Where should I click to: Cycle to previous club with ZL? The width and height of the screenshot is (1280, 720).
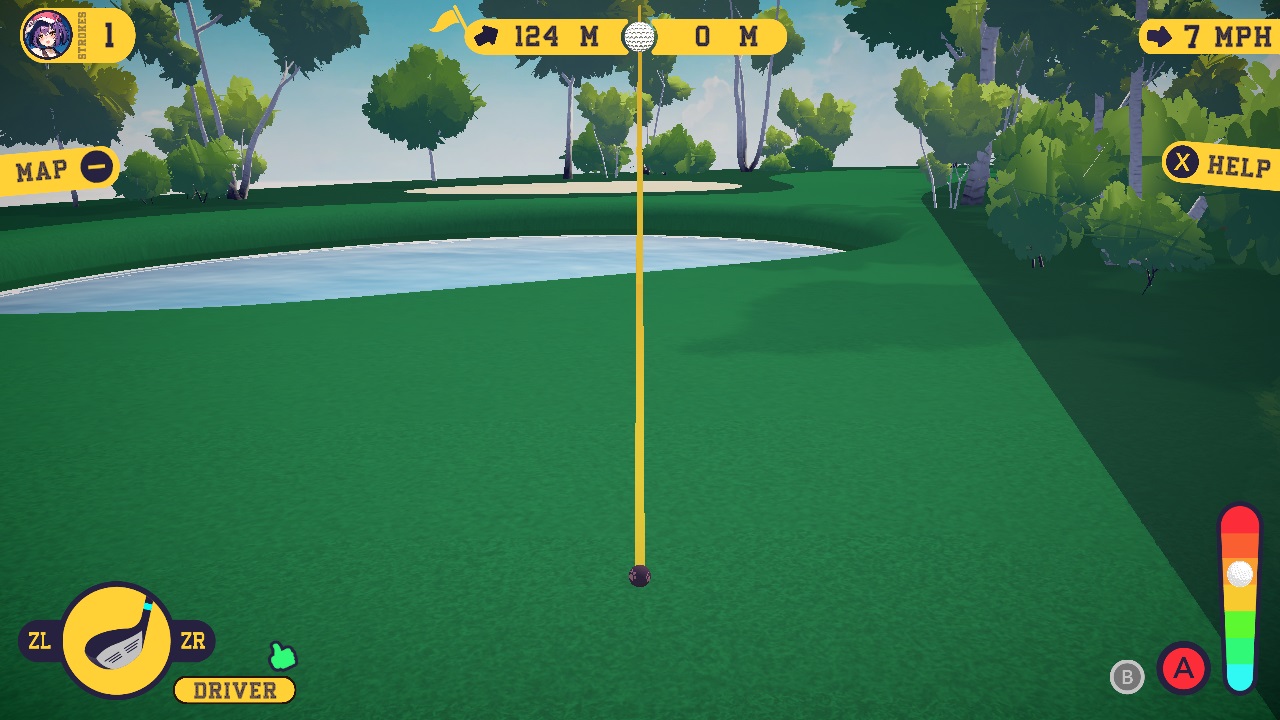click(x=38, y=641)
